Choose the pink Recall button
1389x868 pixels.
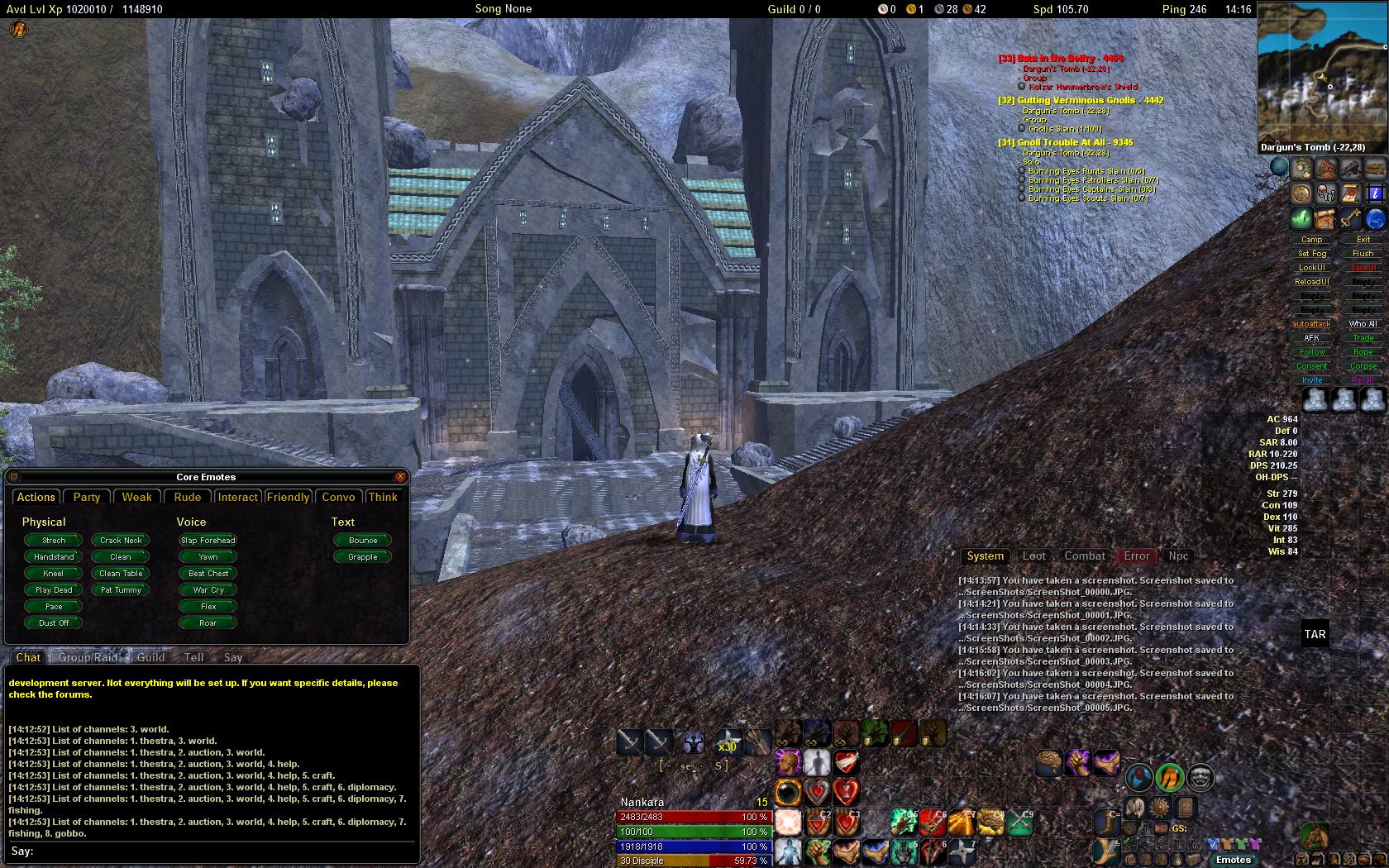(1363, 380)
